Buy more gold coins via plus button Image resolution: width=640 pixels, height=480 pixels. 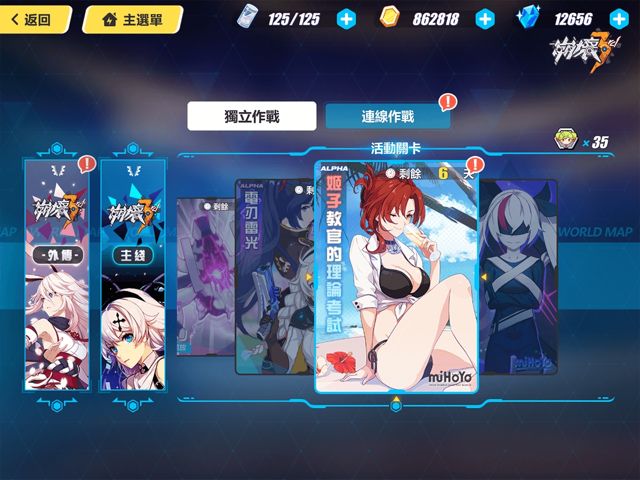pos(485,19)
